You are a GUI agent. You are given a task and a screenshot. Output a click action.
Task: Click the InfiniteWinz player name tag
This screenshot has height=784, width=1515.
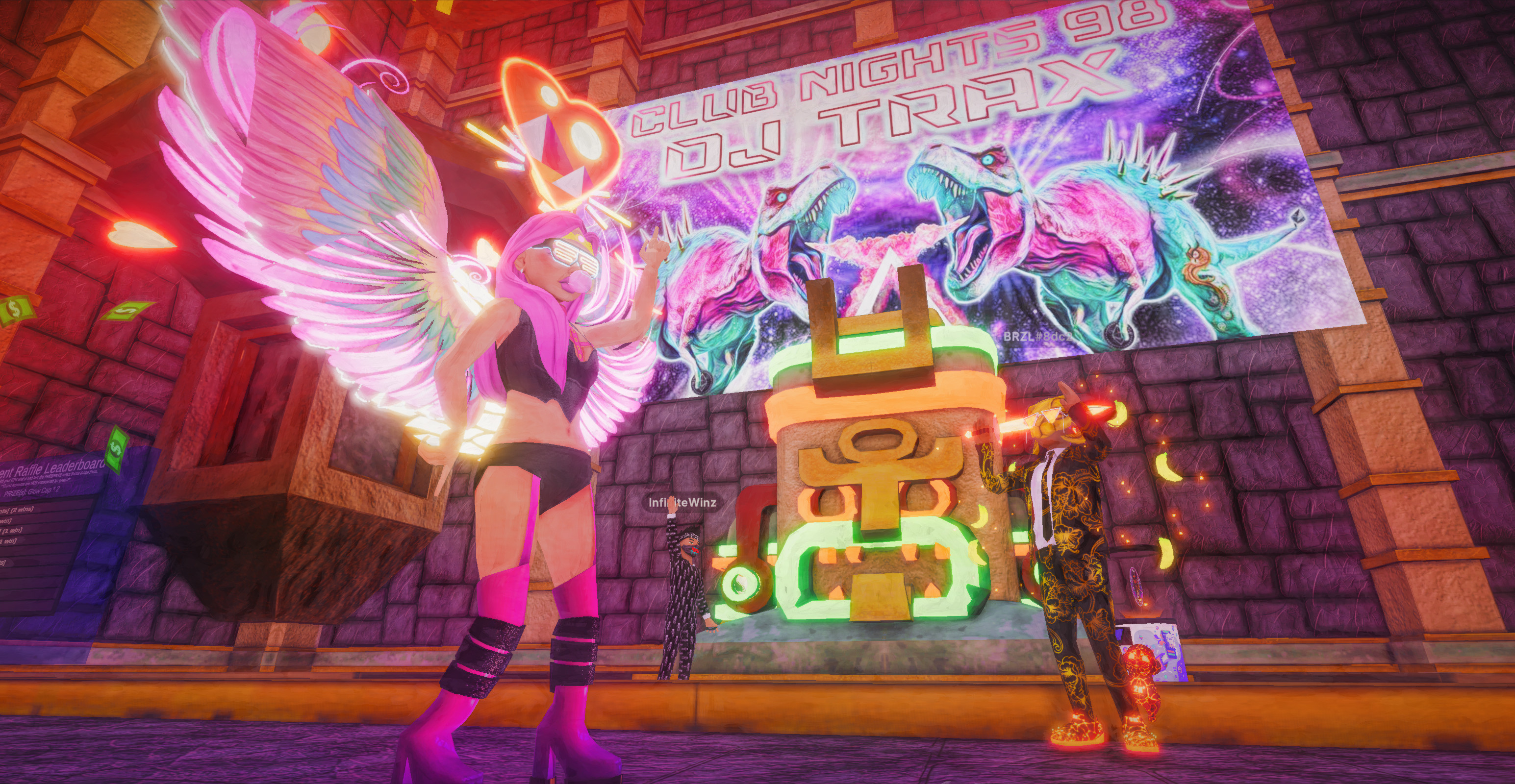pos(682,502)
